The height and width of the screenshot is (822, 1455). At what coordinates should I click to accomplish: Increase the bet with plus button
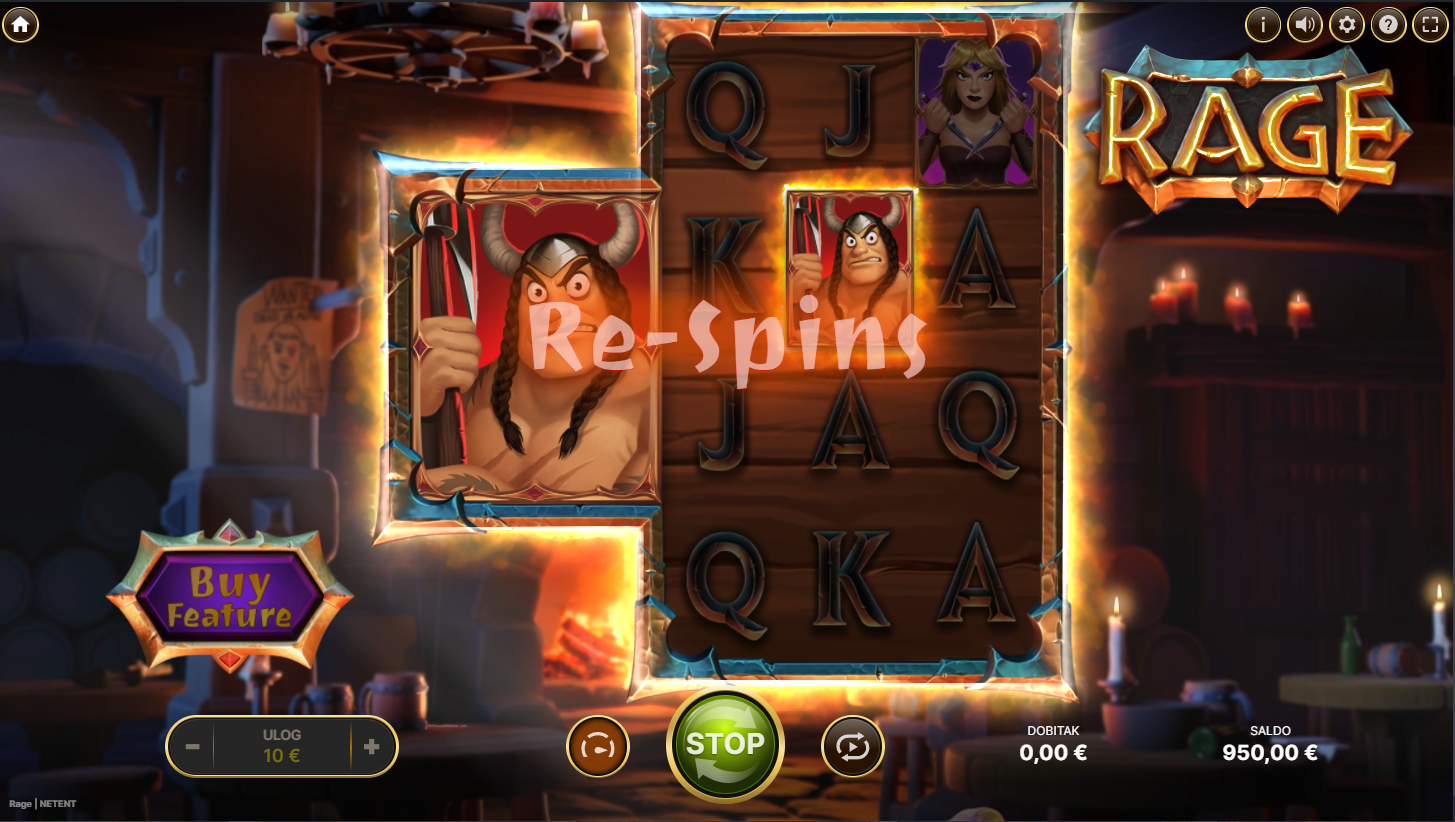[x=372, y=747]
